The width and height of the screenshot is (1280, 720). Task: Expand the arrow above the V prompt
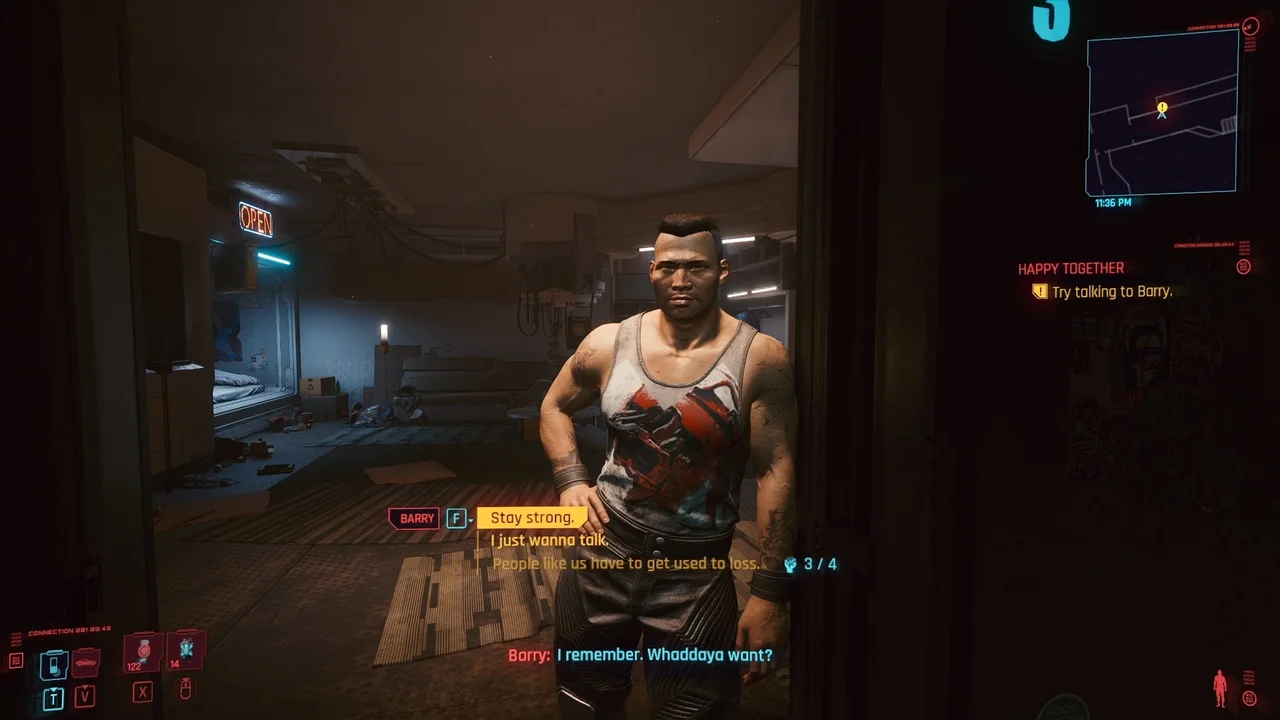tap(85, 687)
